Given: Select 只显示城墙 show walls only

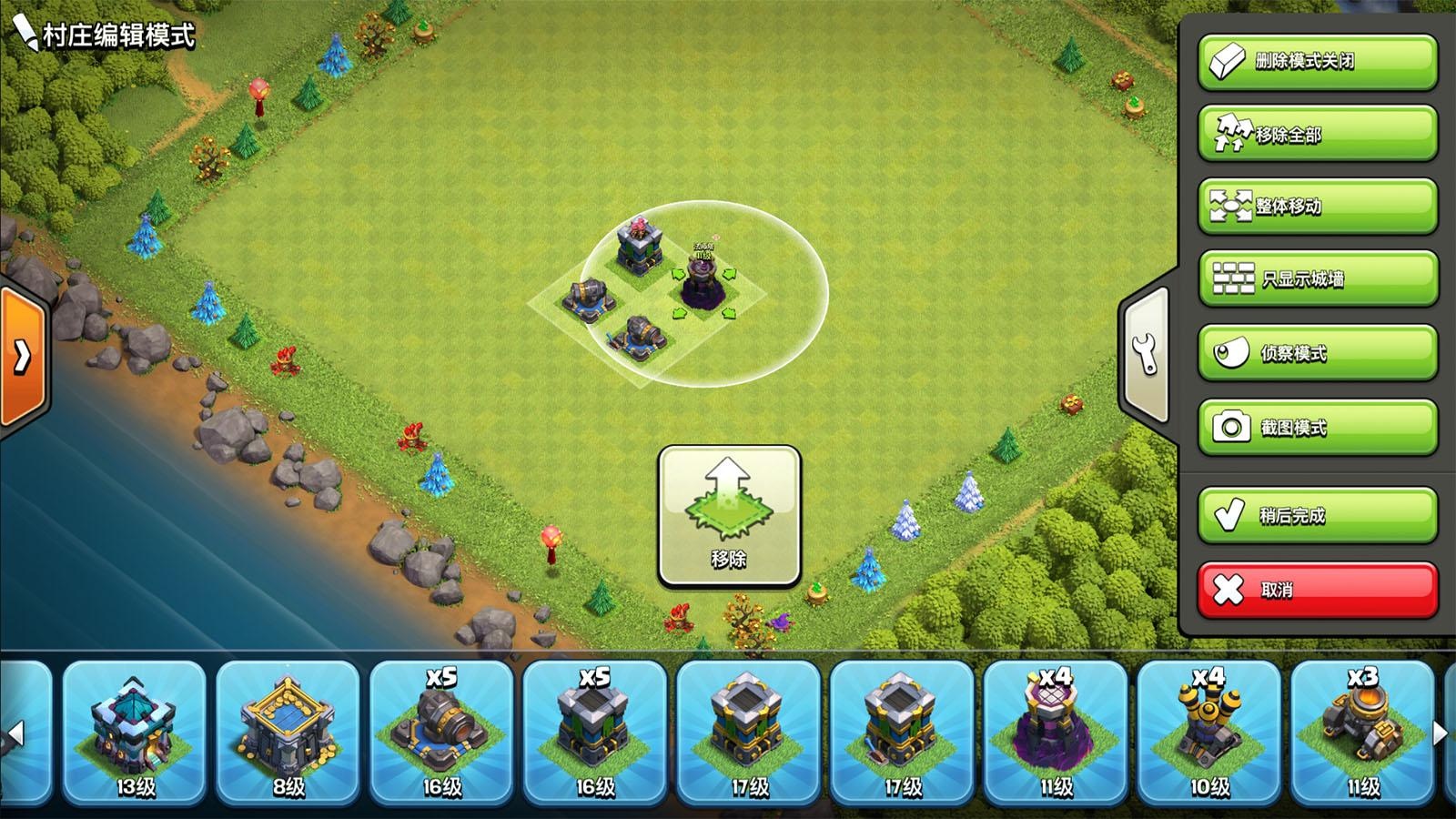Looking at the screenshot, I should [x=1317, y=278].
